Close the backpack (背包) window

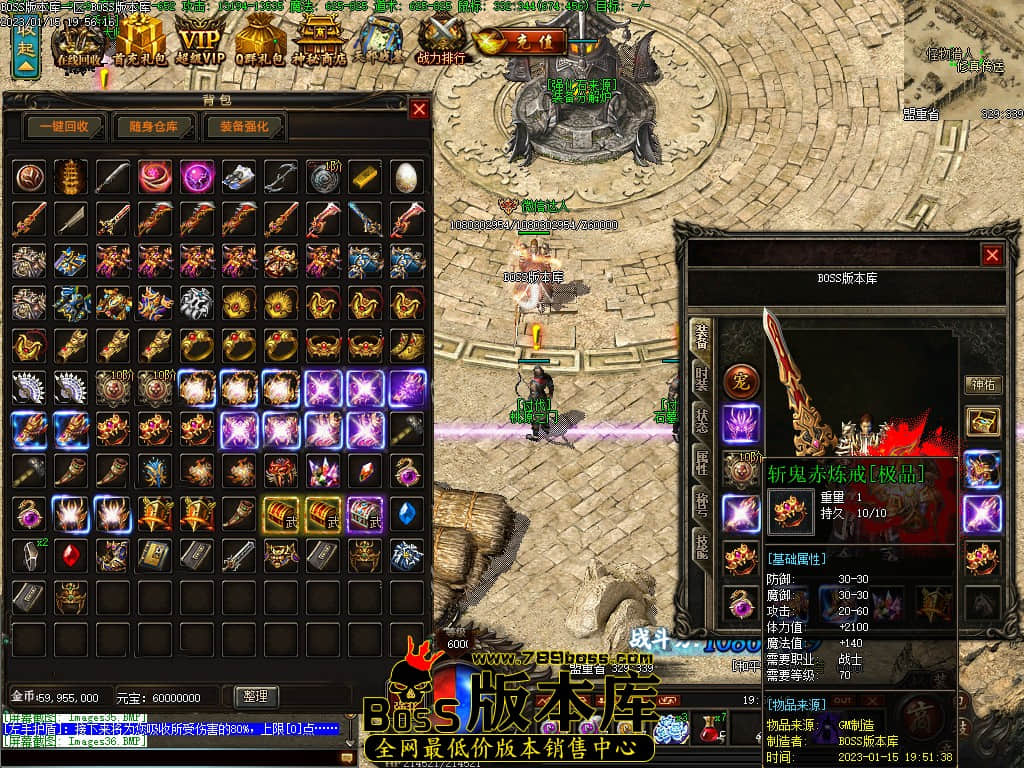pos(418,109)
